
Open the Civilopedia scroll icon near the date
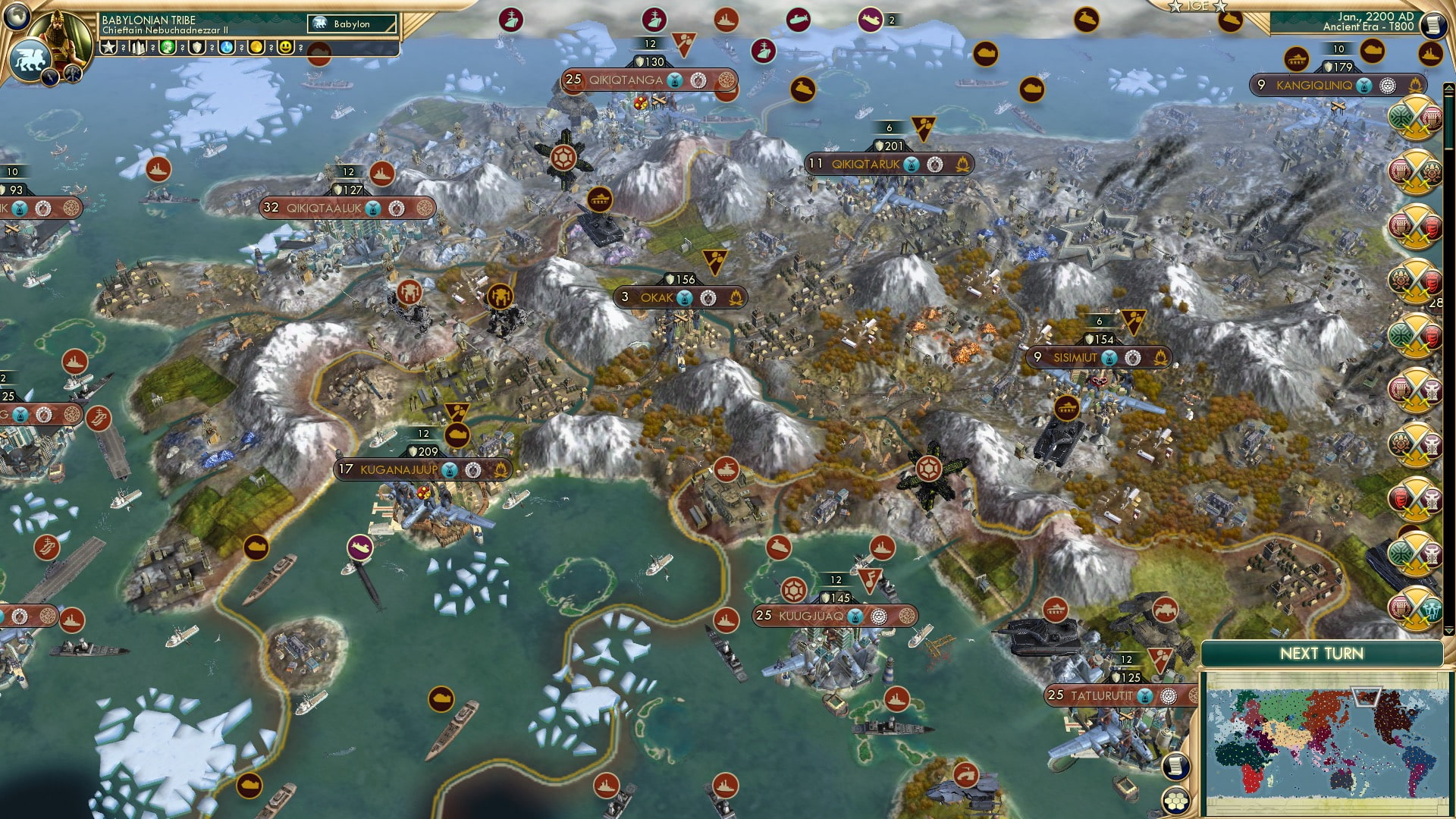pyautogui.click(x=1433, y=27)
